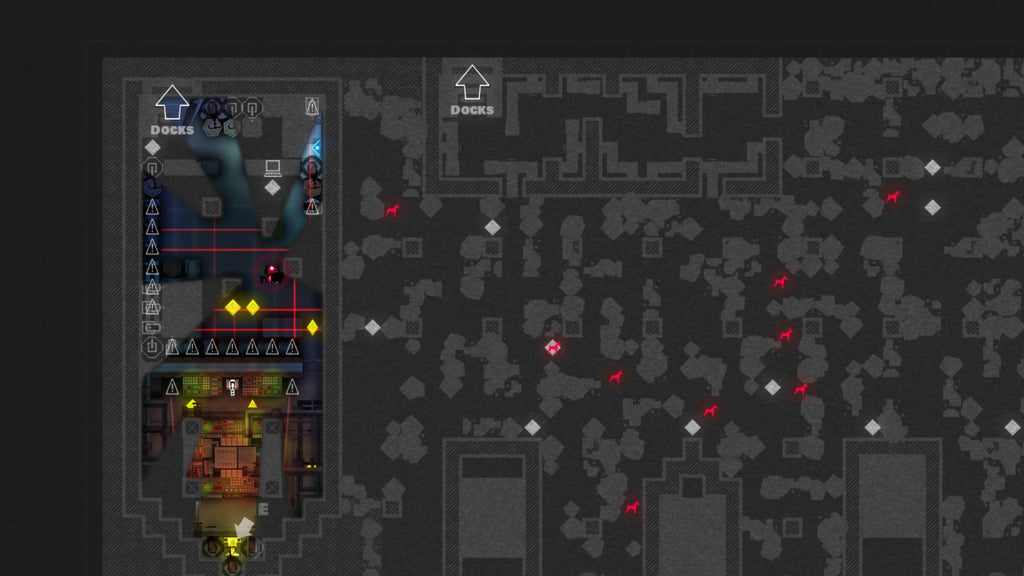This screenshot has width=1024, height=576.
Task: Click the laptop terminal marker on the map
Action: click(272, 167)
